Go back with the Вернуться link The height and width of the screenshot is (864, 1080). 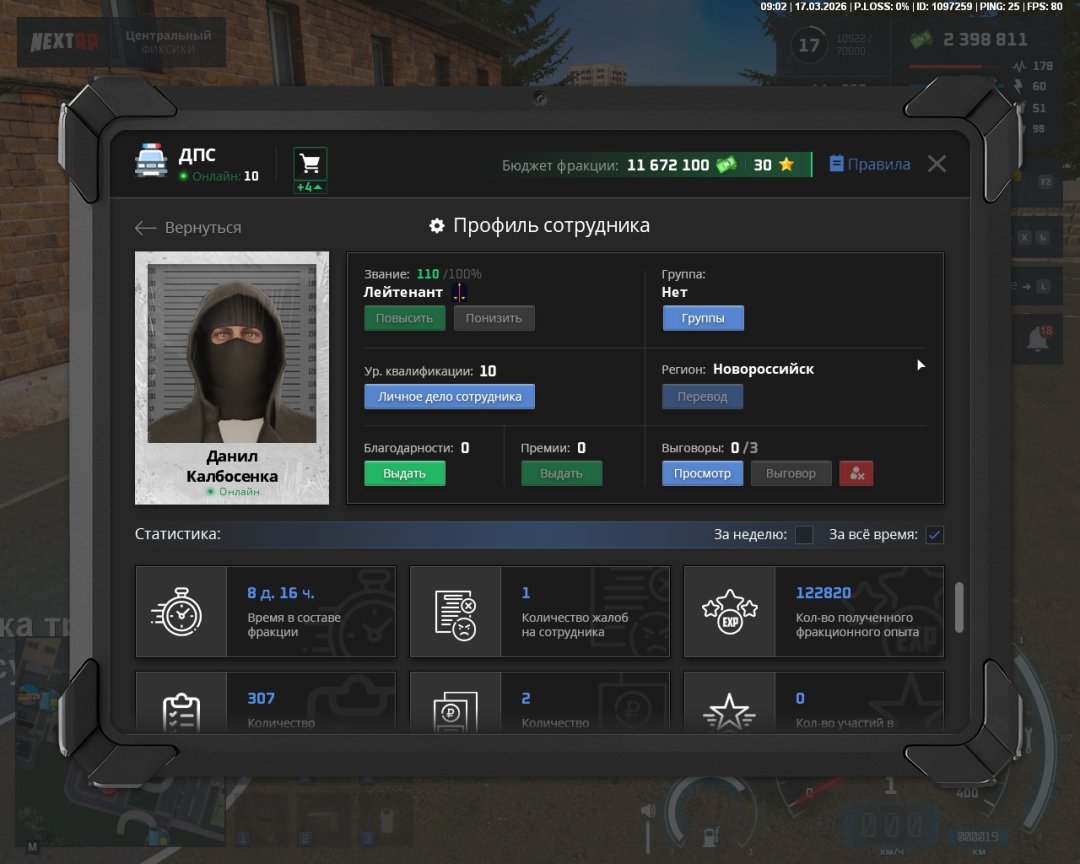(189, 228)
